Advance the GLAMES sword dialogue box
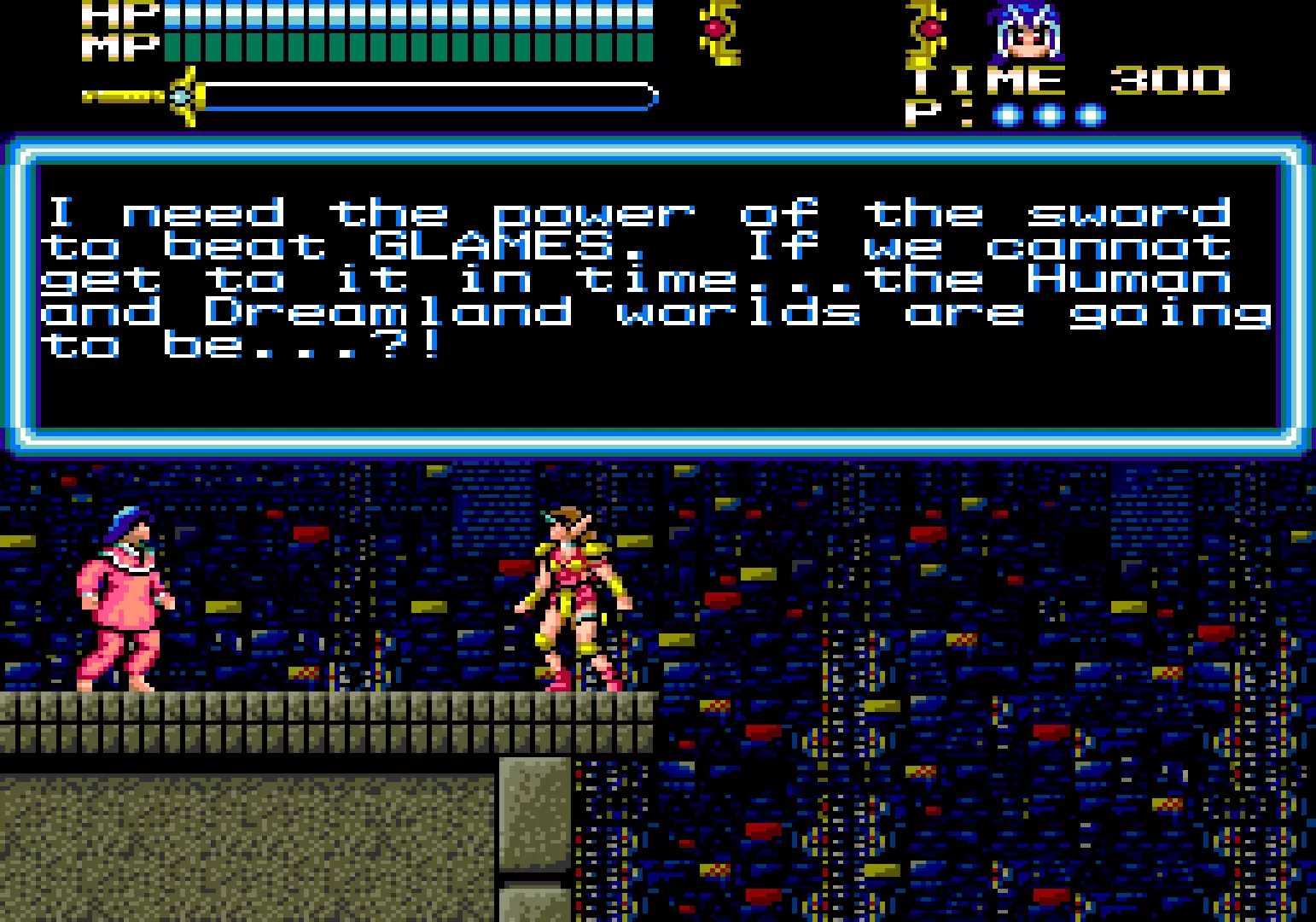 coord(657,290)
